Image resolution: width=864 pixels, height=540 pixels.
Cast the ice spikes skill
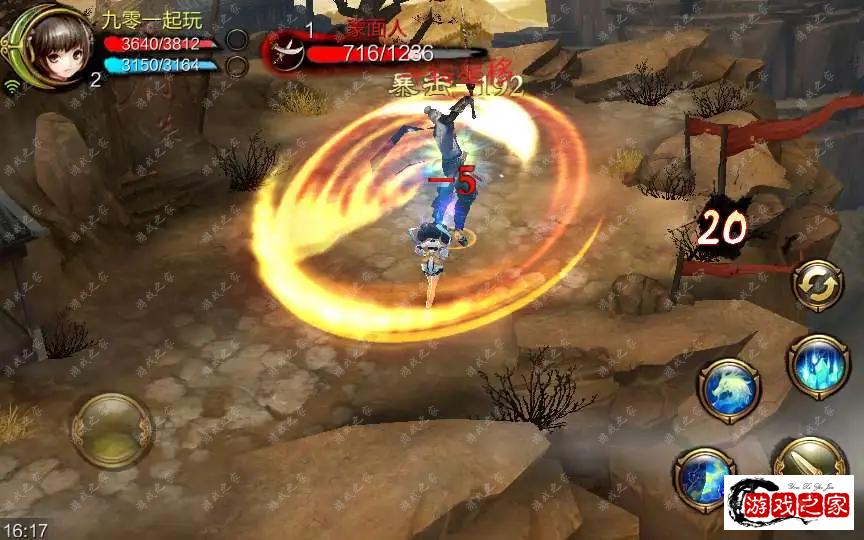pyautogui.click(x=817, y=364)
